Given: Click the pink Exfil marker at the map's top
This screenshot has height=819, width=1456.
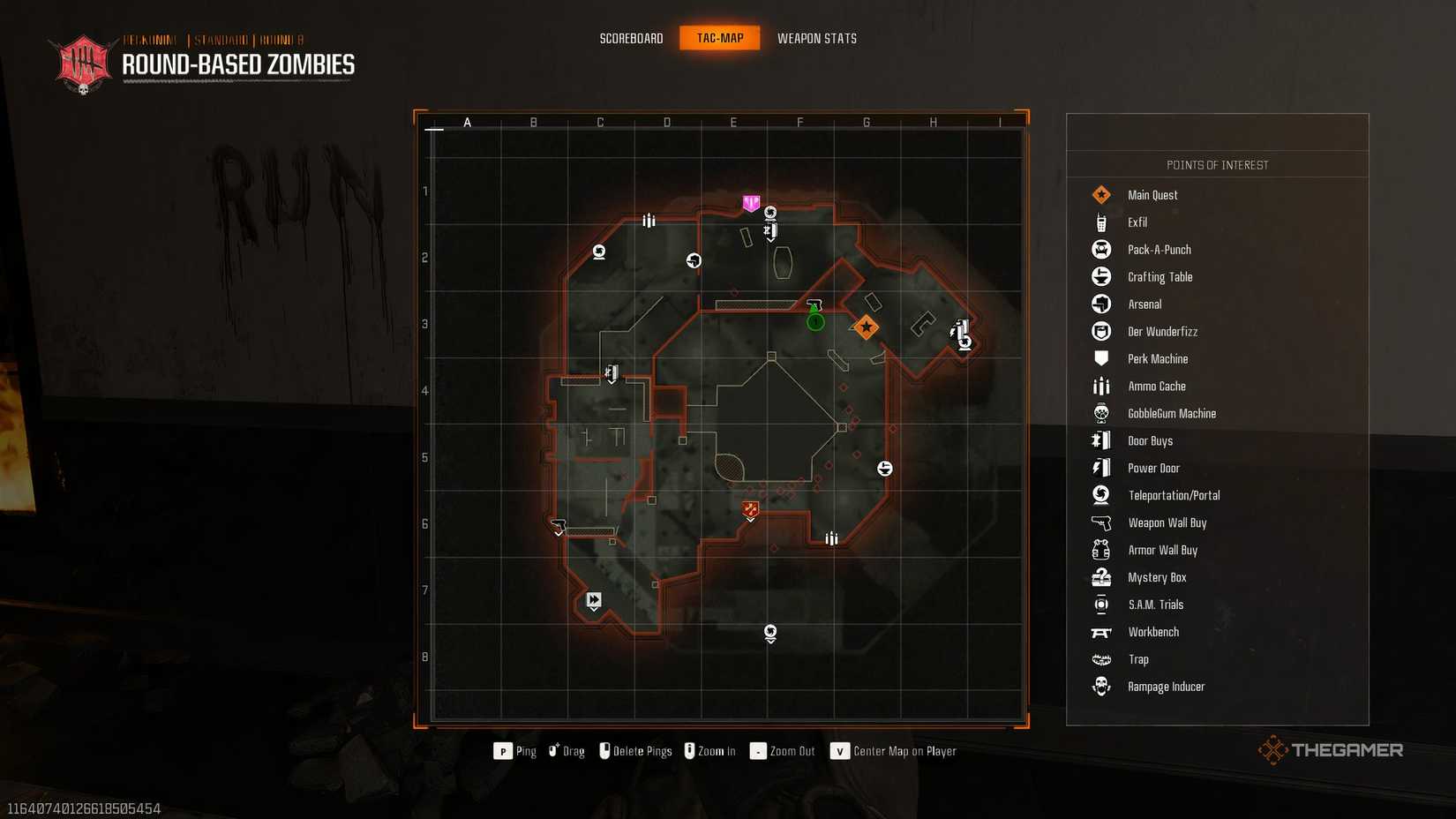Looking at the screenshot, I should (x=751, y=203).
